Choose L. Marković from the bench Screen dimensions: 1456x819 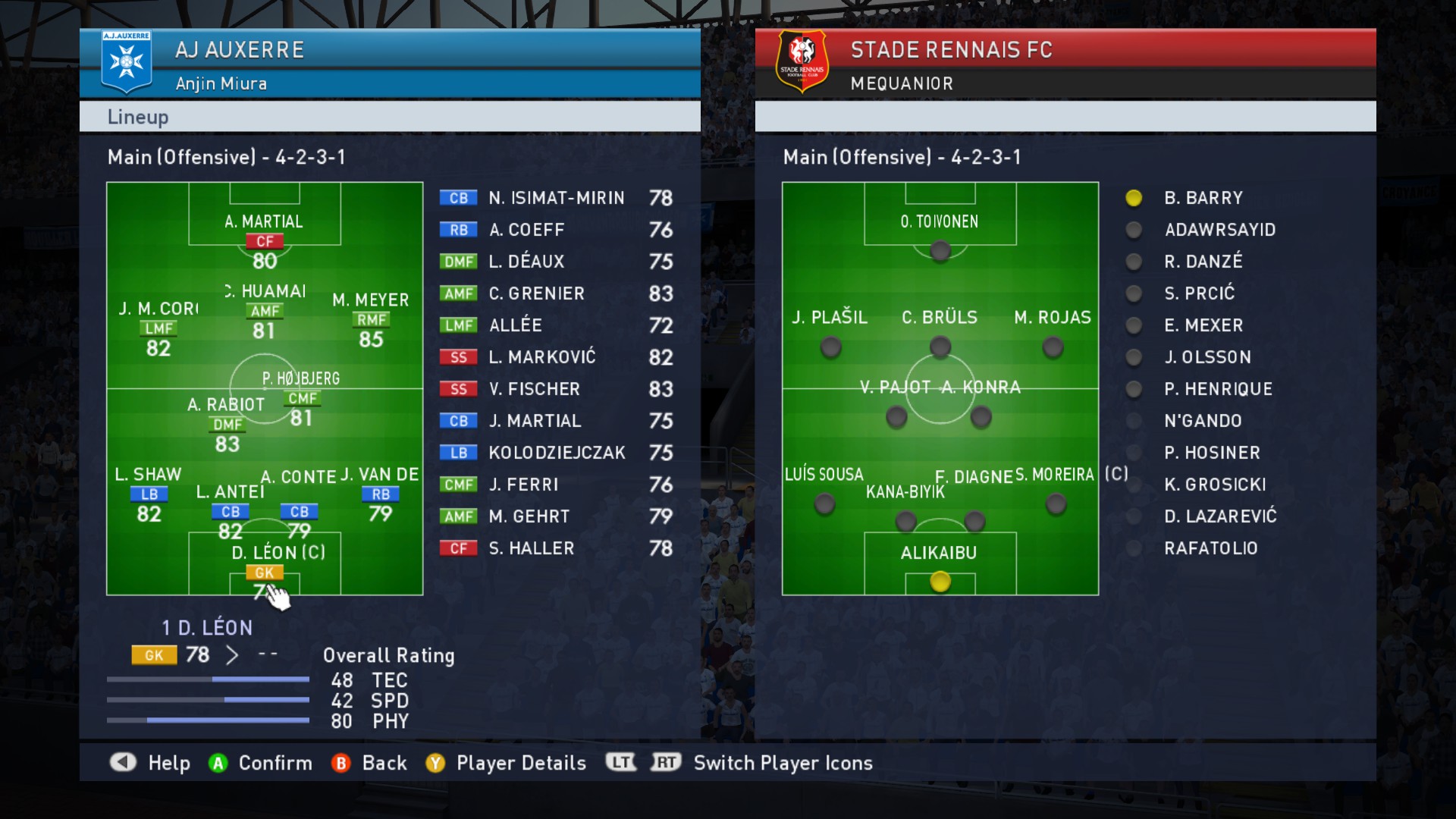[x=556, y=357]
